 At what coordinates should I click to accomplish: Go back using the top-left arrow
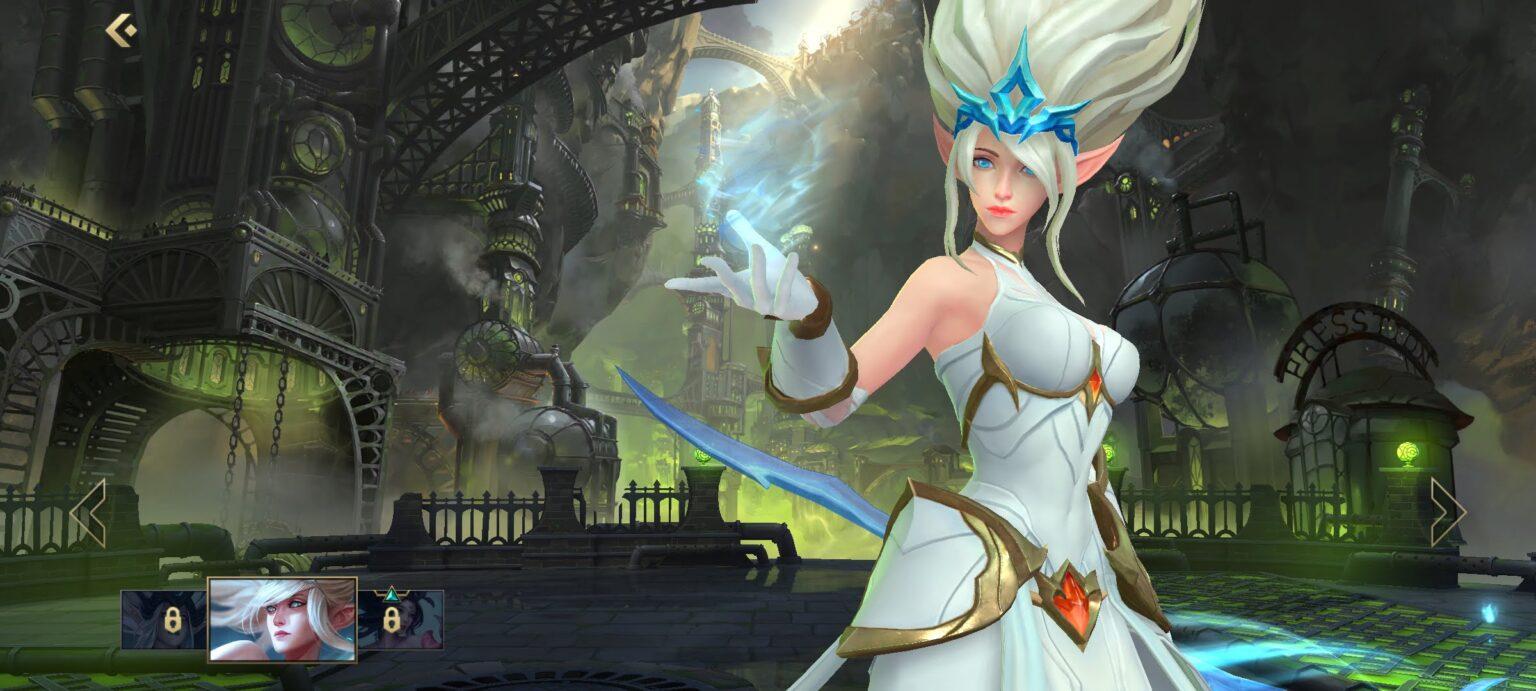point(121,31)
